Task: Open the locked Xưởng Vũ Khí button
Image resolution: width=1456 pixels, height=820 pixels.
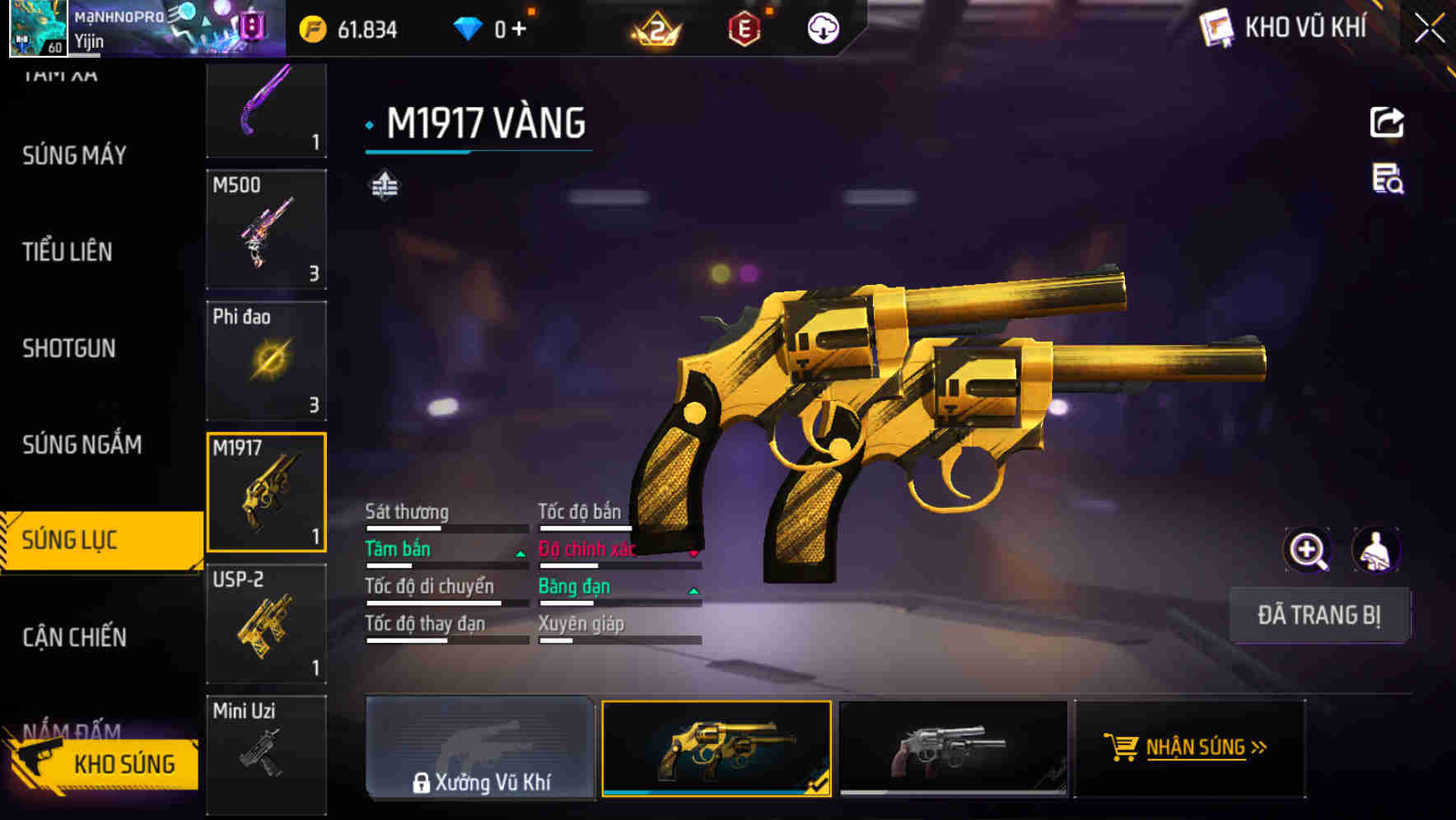Action: 481,751
